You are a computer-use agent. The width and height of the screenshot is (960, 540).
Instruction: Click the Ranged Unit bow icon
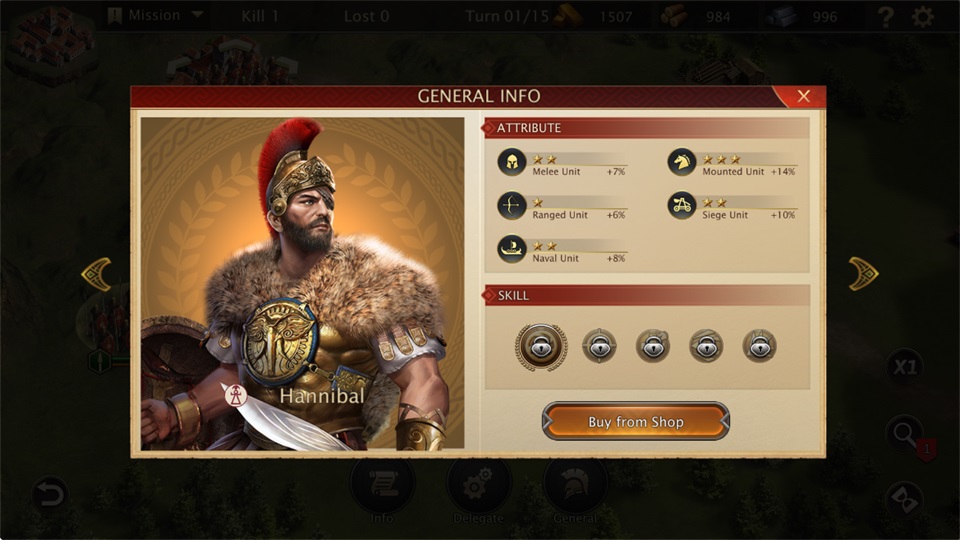512,206
